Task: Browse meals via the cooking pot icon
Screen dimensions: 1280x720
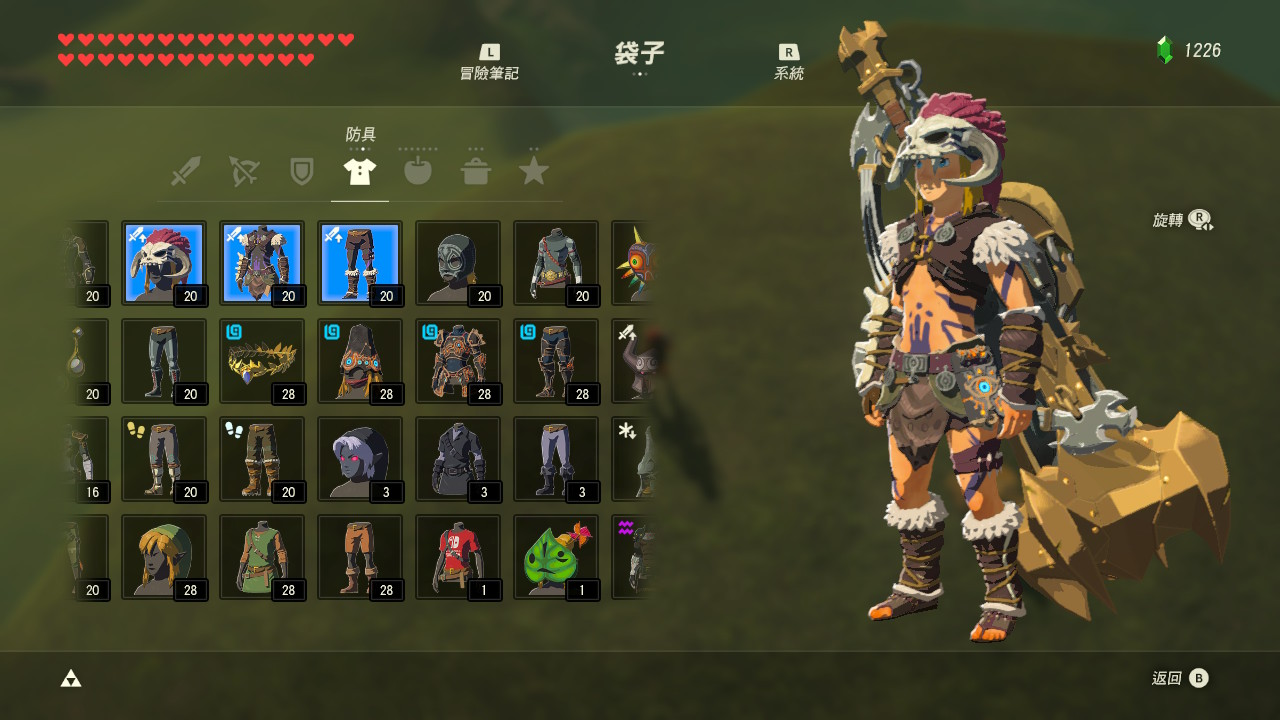Action: click(x=475, y=170)
